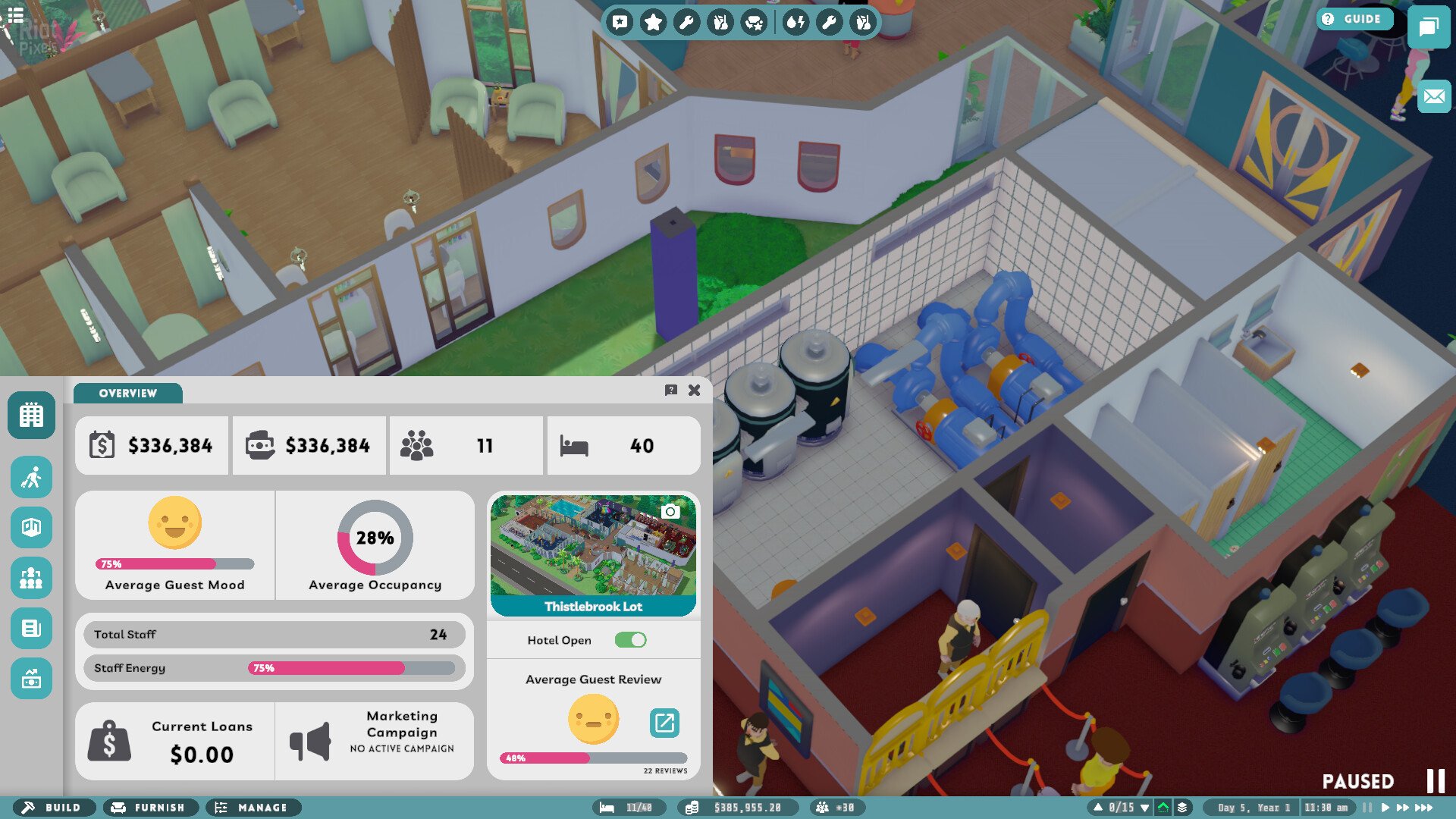Open the Manage menu

pos(254,808)
